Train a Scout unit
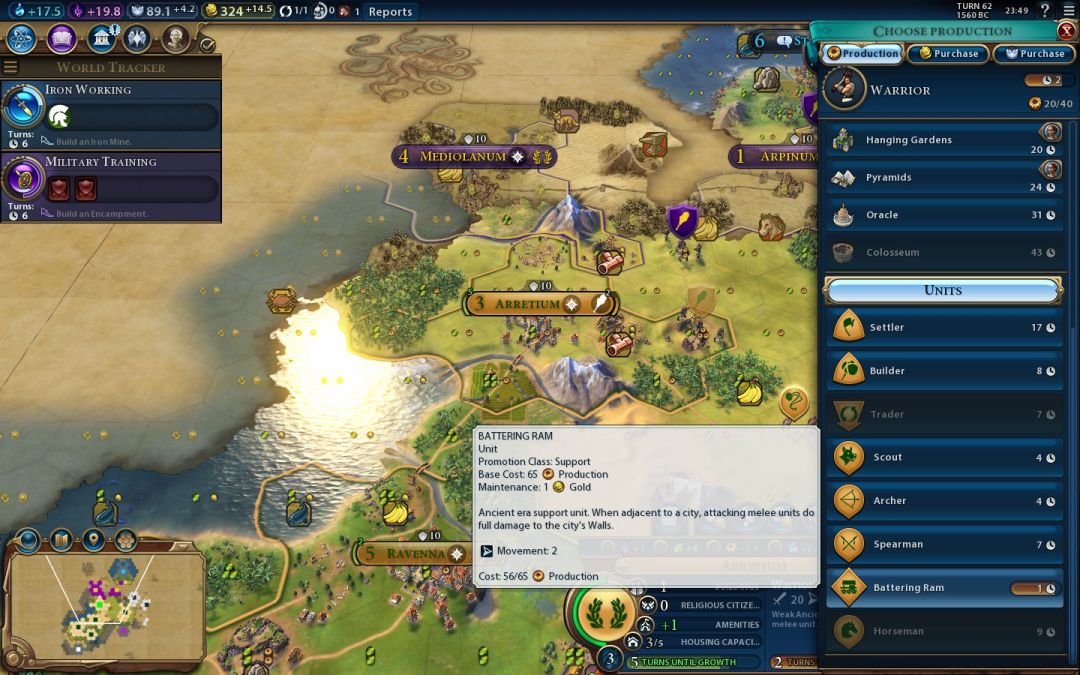The image size is (1080, 675). [x=944, y=458]
